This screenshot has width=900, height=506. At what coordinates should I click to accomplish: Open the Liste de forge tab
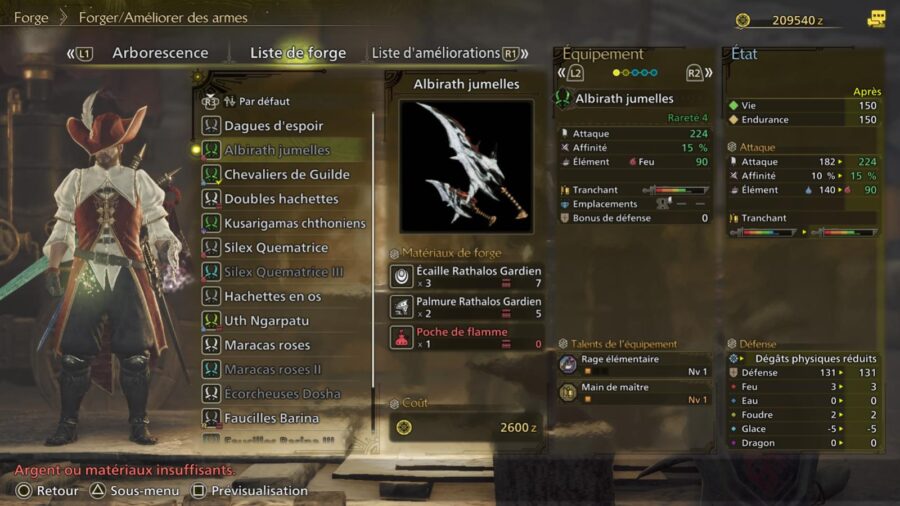tap(297, 53)
